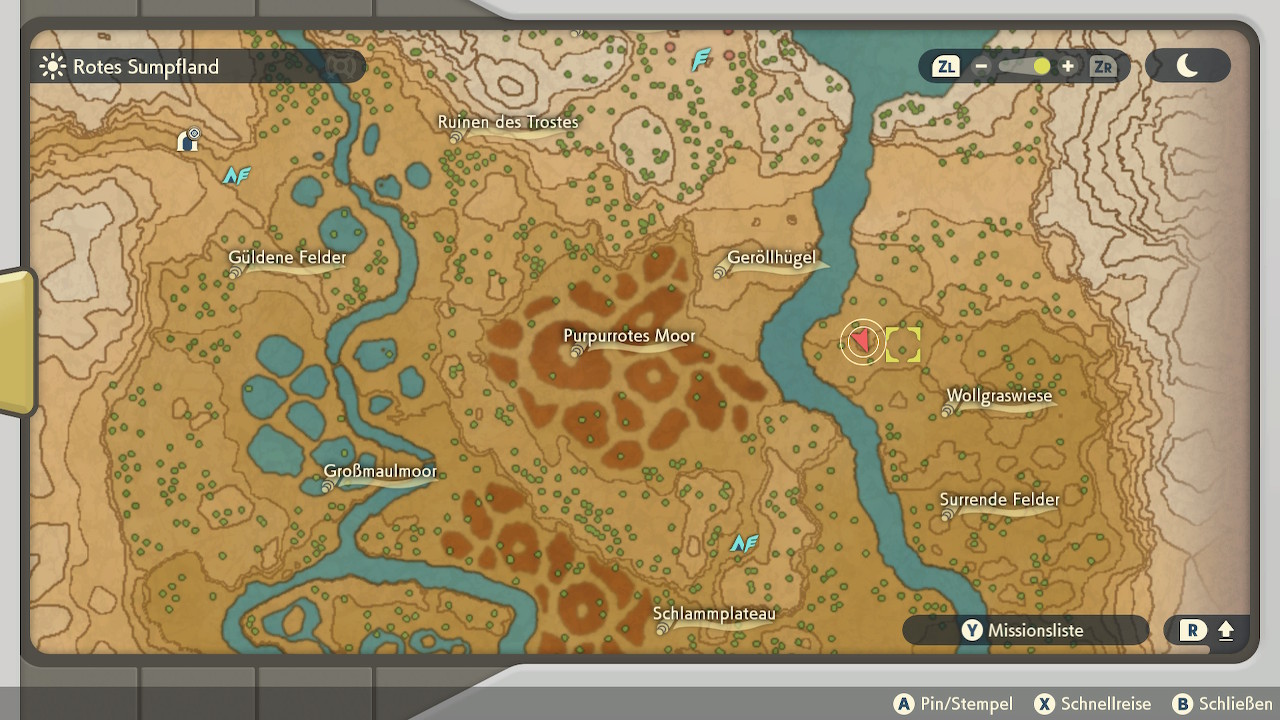
Task: Click the Schlammplateau location label
Action: coord(714,614)
